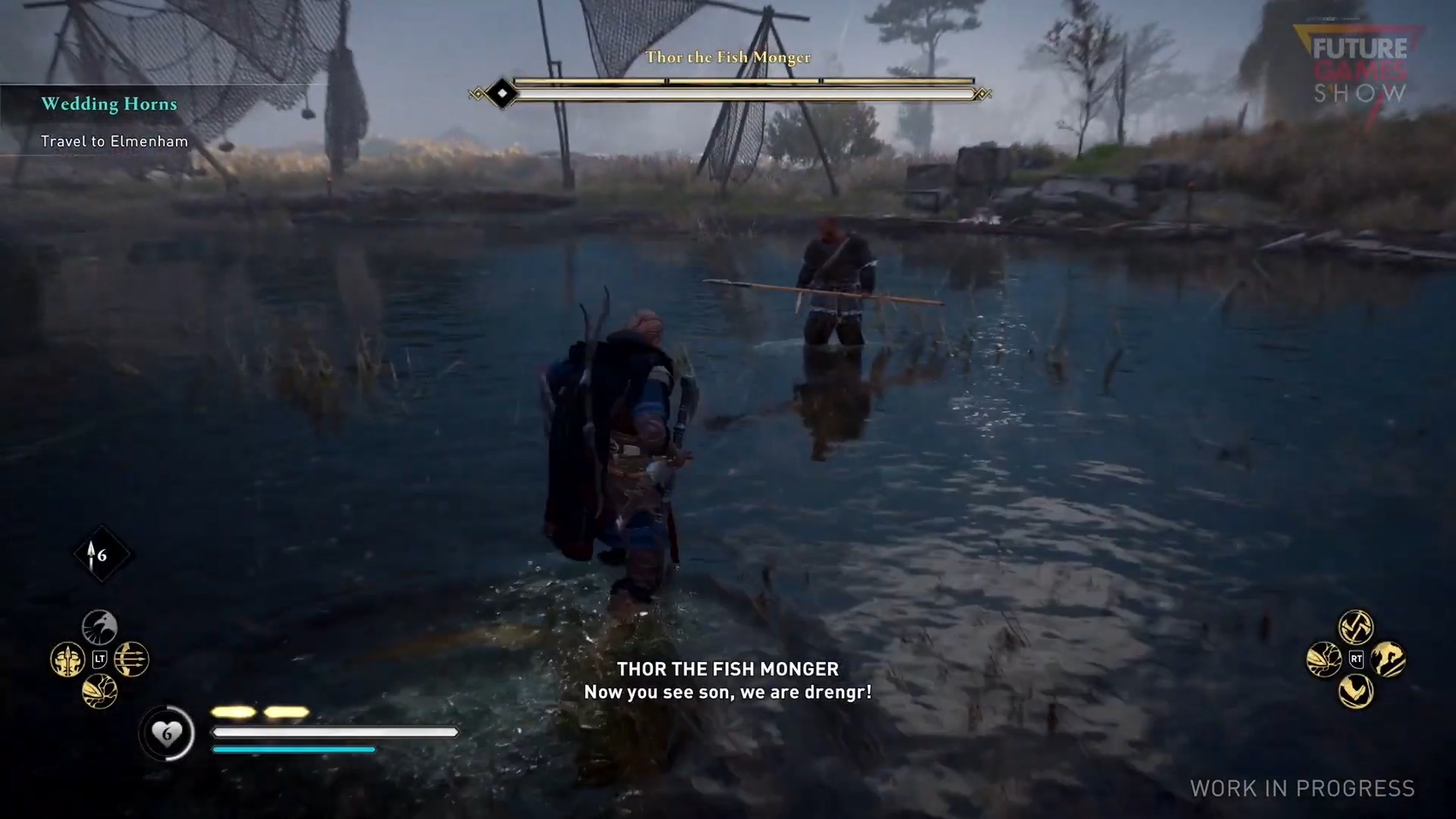Use the right wheel's left cracked-shard ability

point(1324,660)
